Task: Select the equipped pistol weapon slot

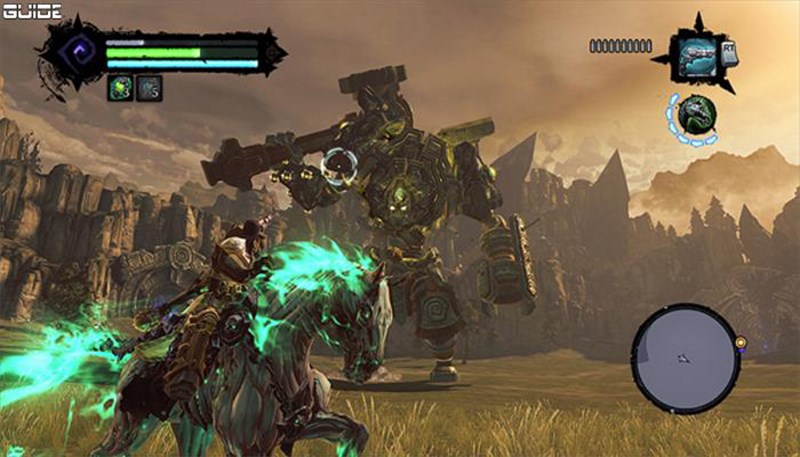Action: point(696,52)
